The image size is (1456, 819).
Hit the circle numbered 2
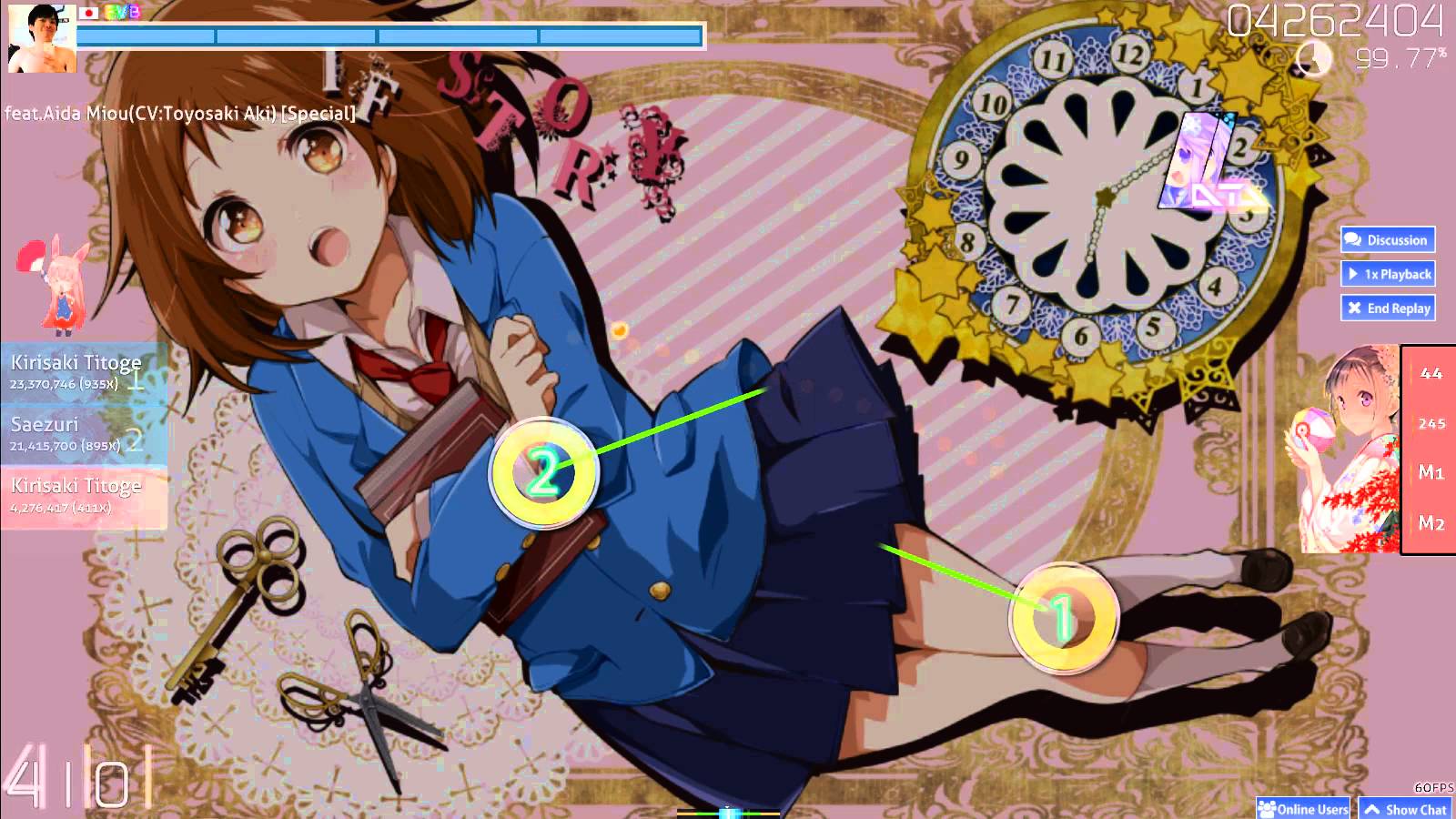pos(544,473)
